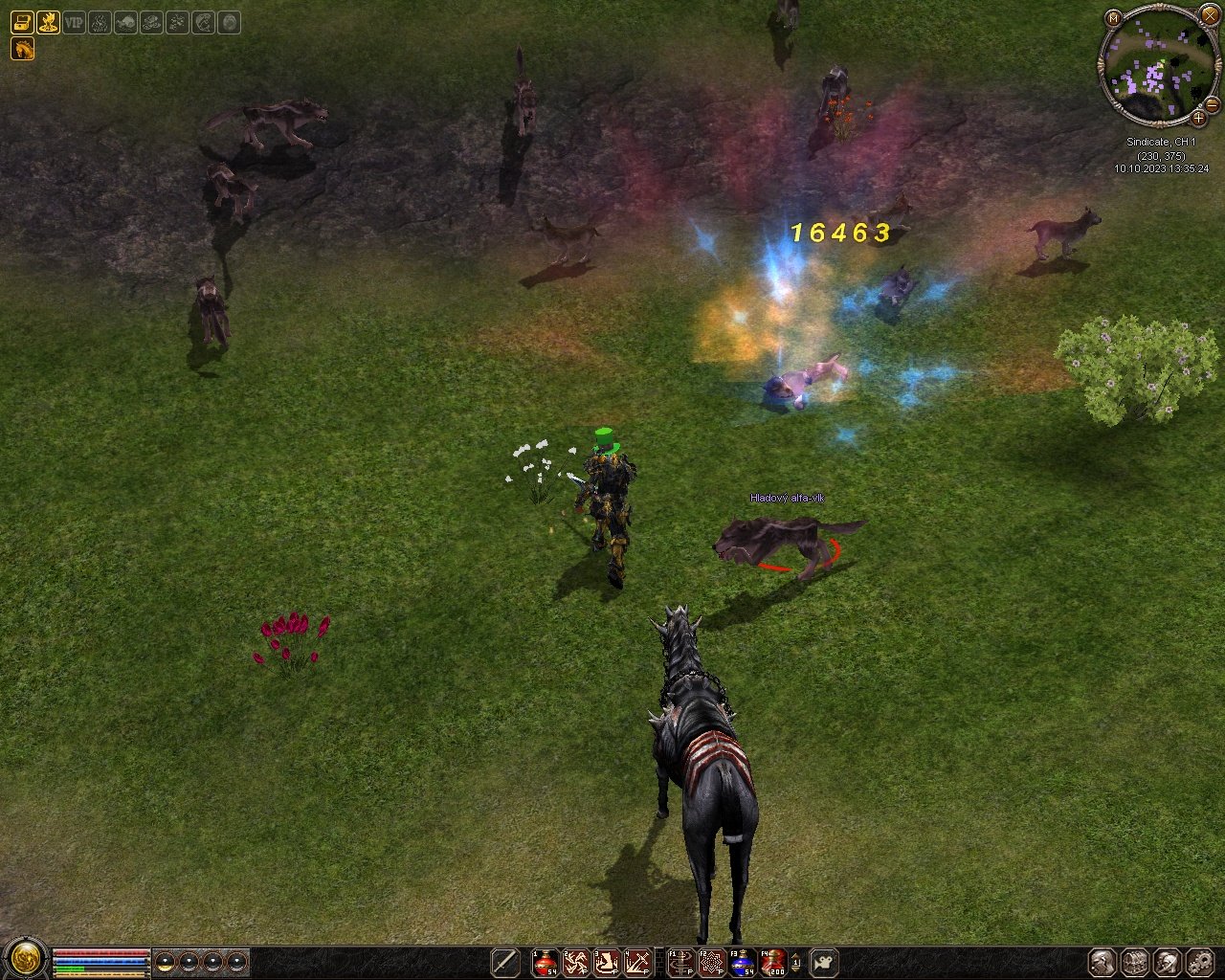
Task: Open the large map with the M button
Action: pyautogui.click(x=1113, y=17)
